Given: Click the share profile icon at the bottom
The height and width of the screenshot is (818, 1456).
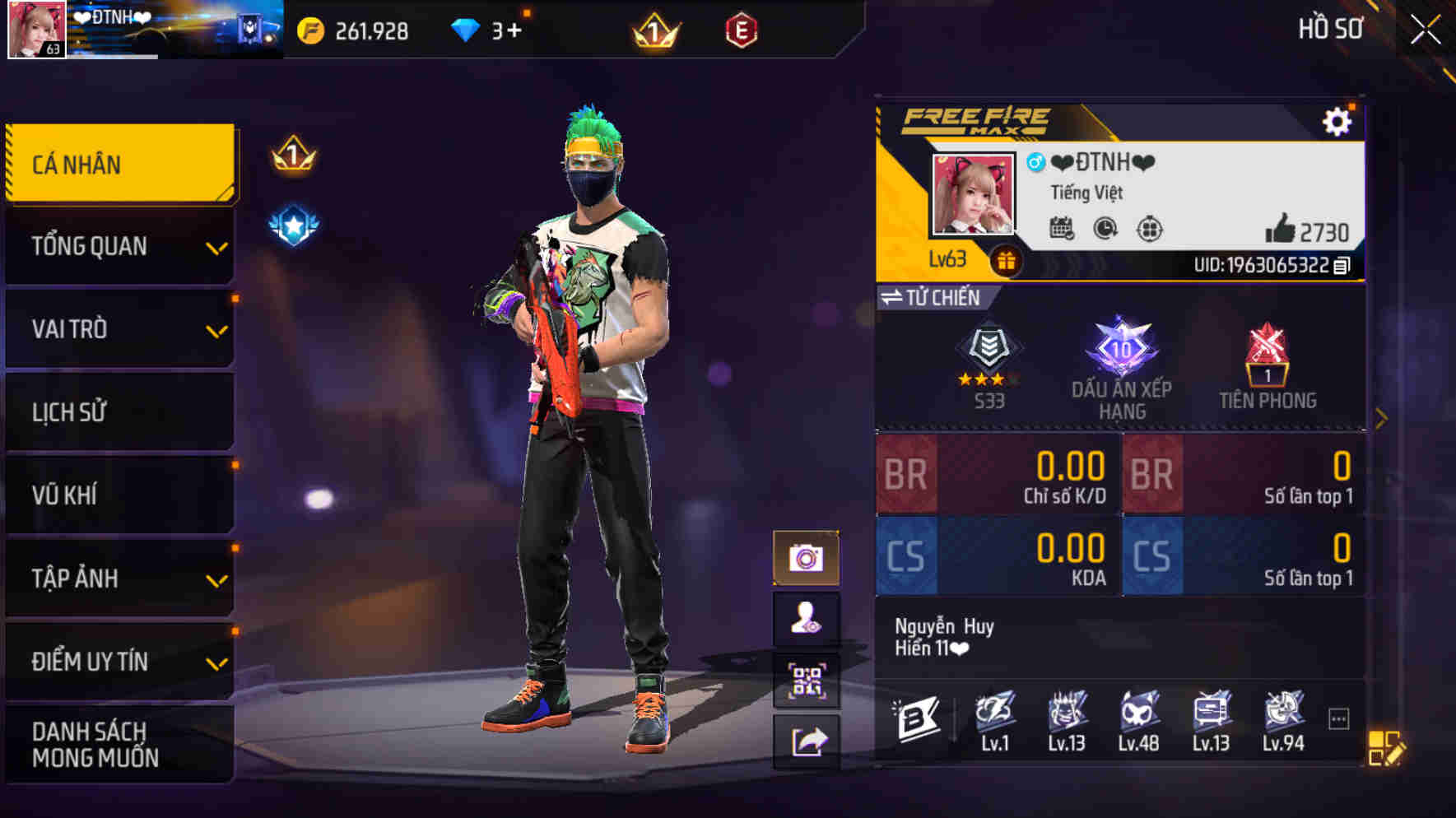Looking at the screenshot, I should tap(808, 741).
